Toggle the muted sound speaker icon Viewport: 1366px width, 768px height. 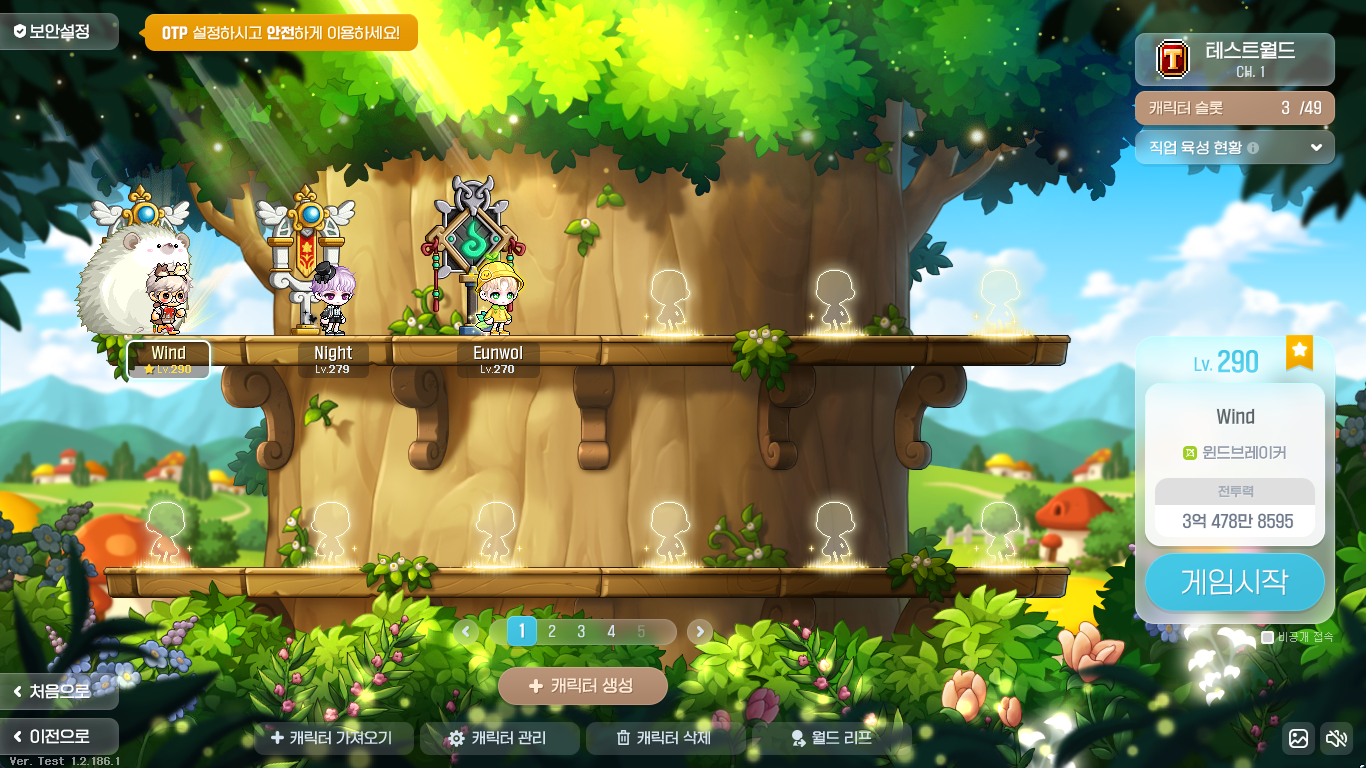(1335, 738)
